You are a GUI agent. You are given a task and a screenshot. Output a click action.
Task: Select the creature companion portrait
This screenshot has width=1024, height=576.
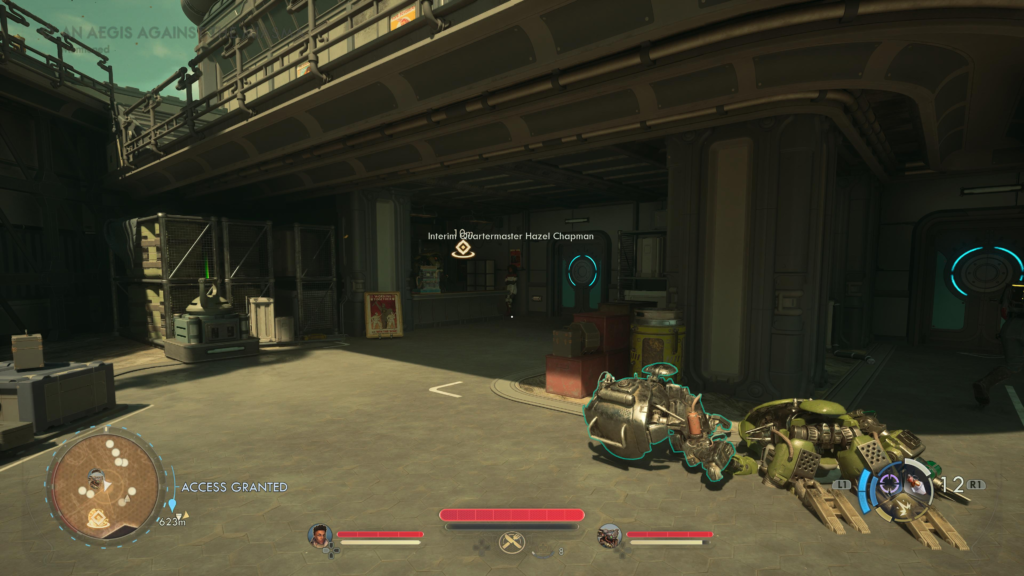[609, 535]
